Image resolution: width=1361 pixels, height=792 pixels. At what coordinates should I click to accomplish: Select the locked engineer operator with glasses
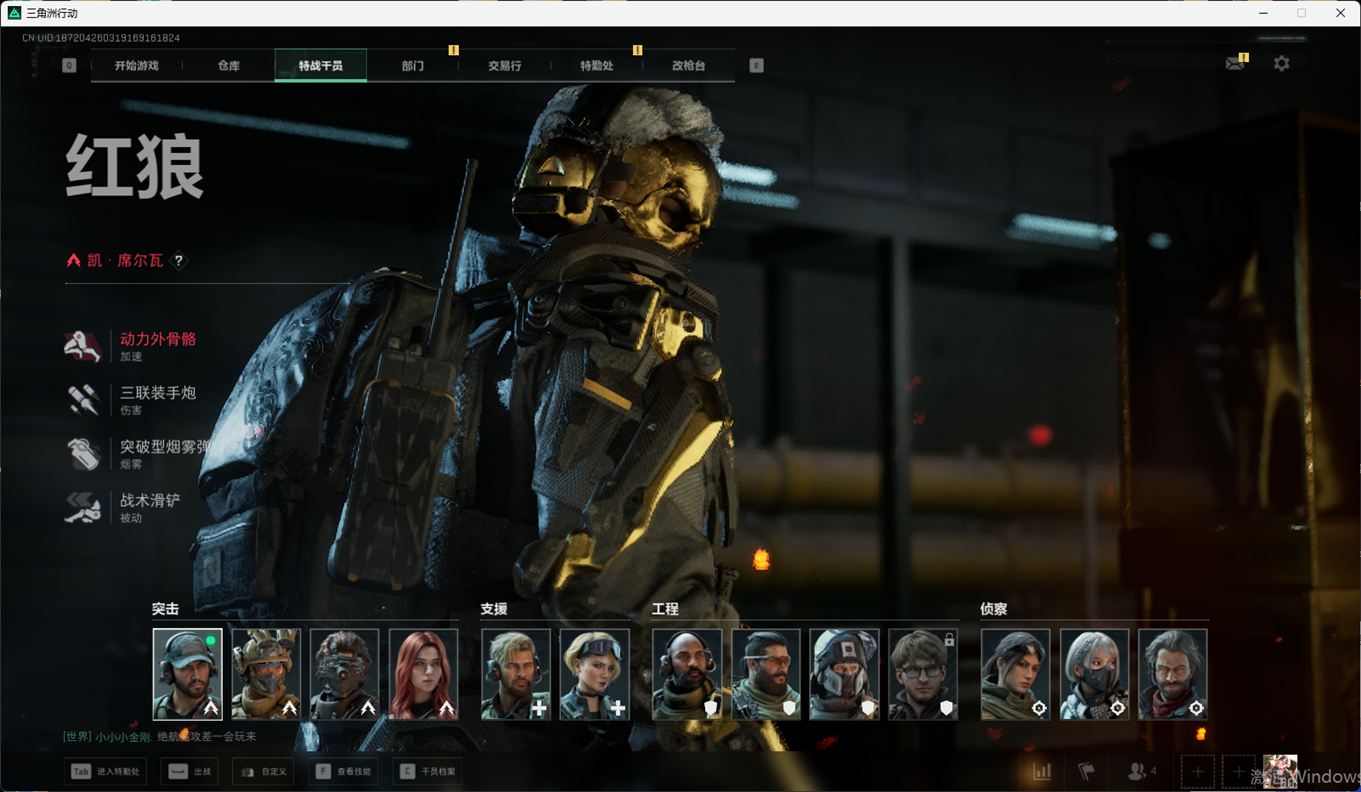coord(923,674)
